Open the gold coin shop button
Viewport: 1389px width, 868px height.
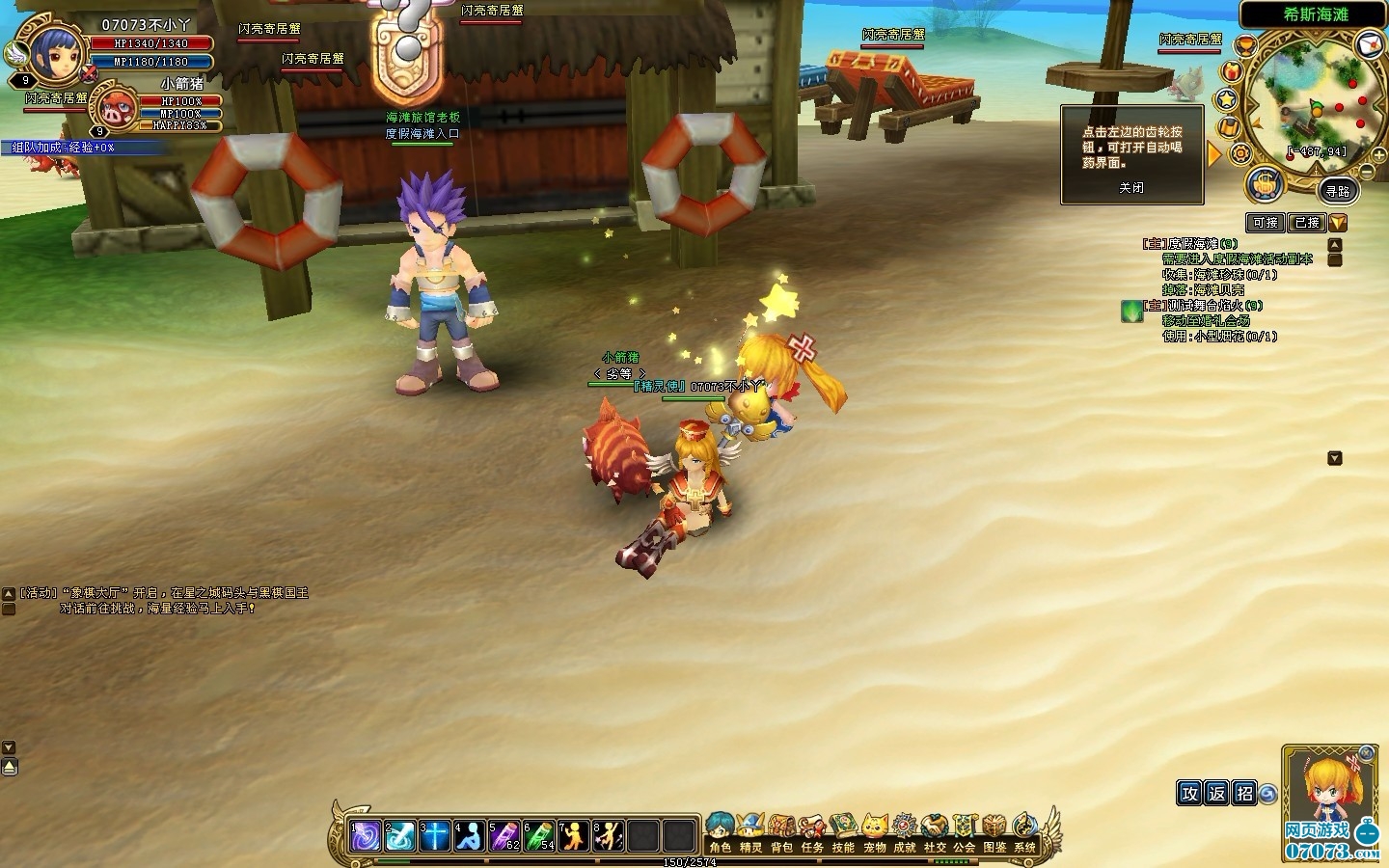click(1264, 183)
